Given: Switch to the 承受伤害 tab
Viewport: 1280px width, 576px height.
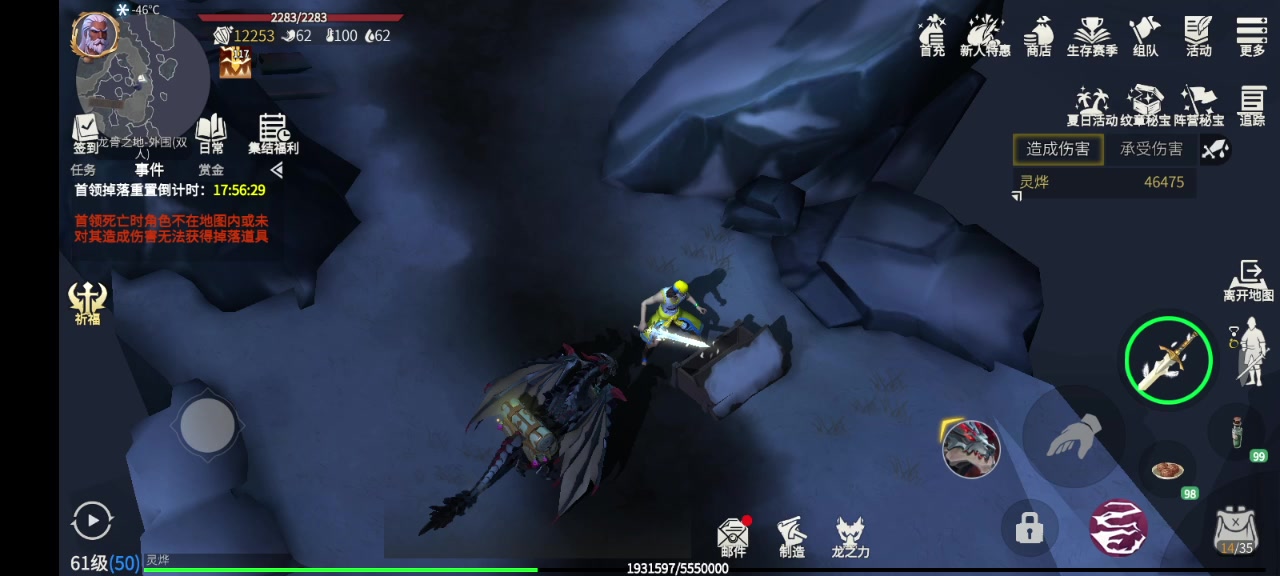Looking at the screenshot, I should (x=1151, y=149).
